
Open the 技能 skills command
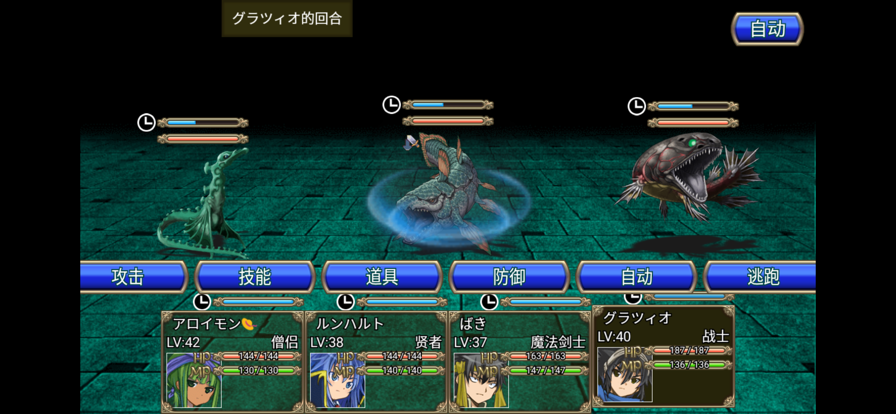[255, 277]
